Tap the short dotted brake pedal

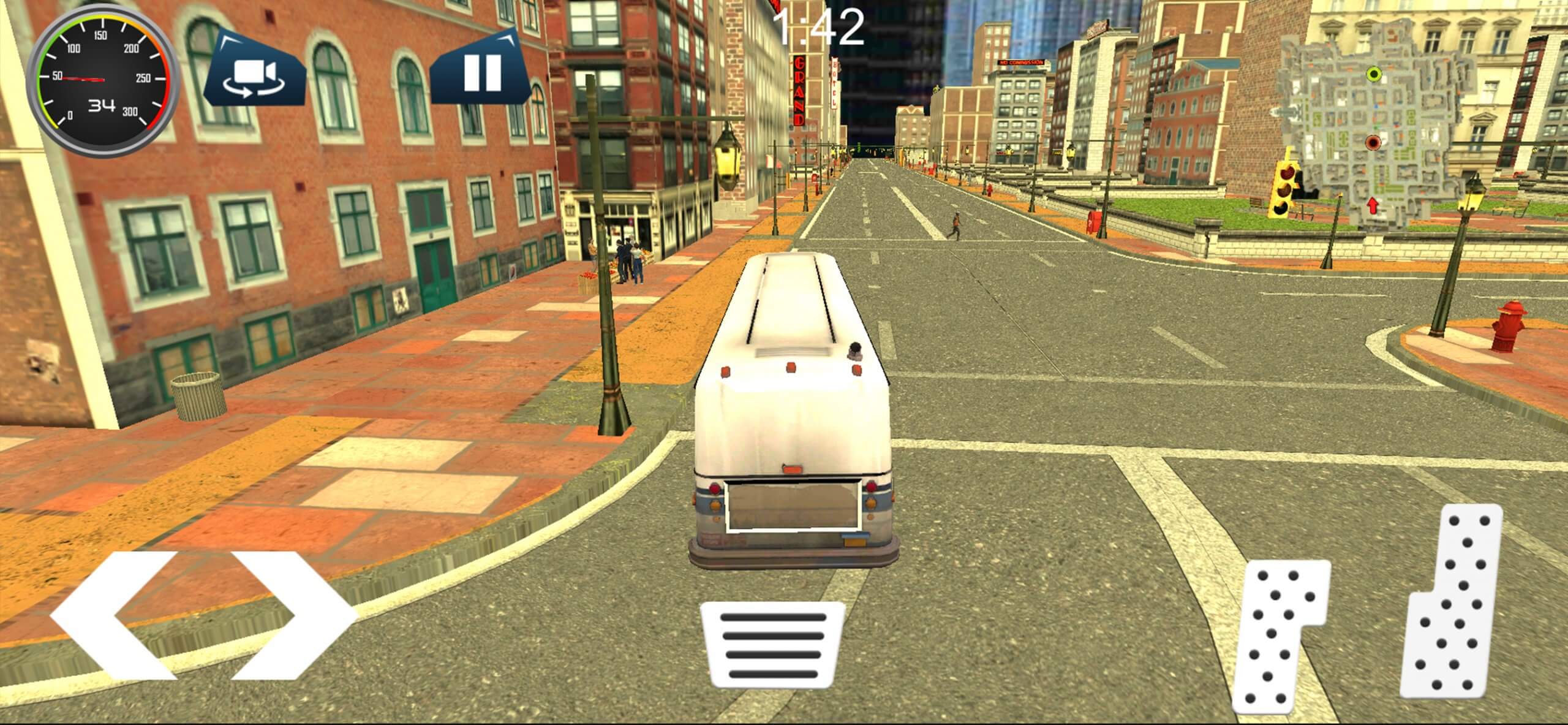pos(1277,637)
